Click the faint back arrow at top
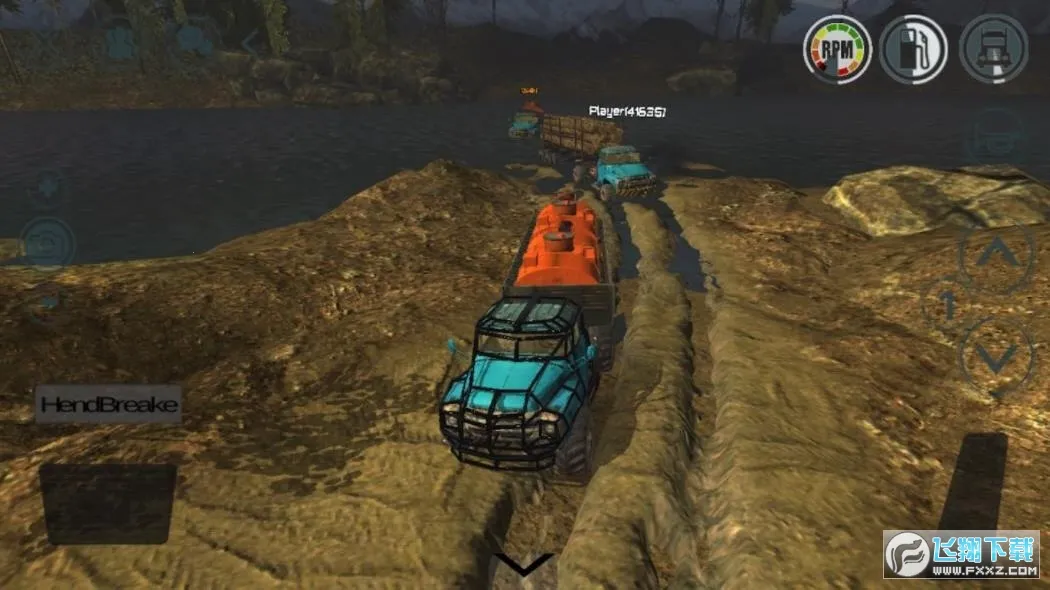The image size is (1050, 590). (x=250, y=42)
